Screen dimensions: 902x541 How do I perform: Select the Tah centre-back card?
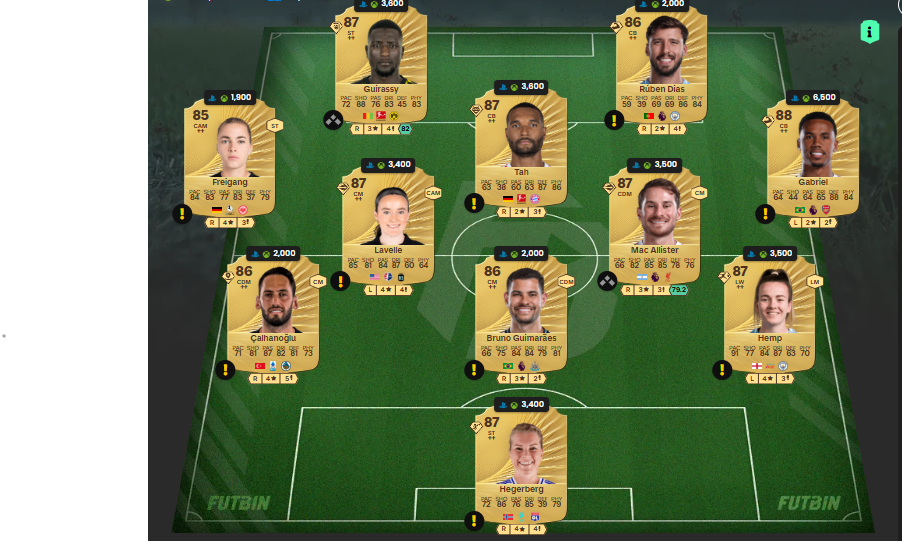[521, 150]
